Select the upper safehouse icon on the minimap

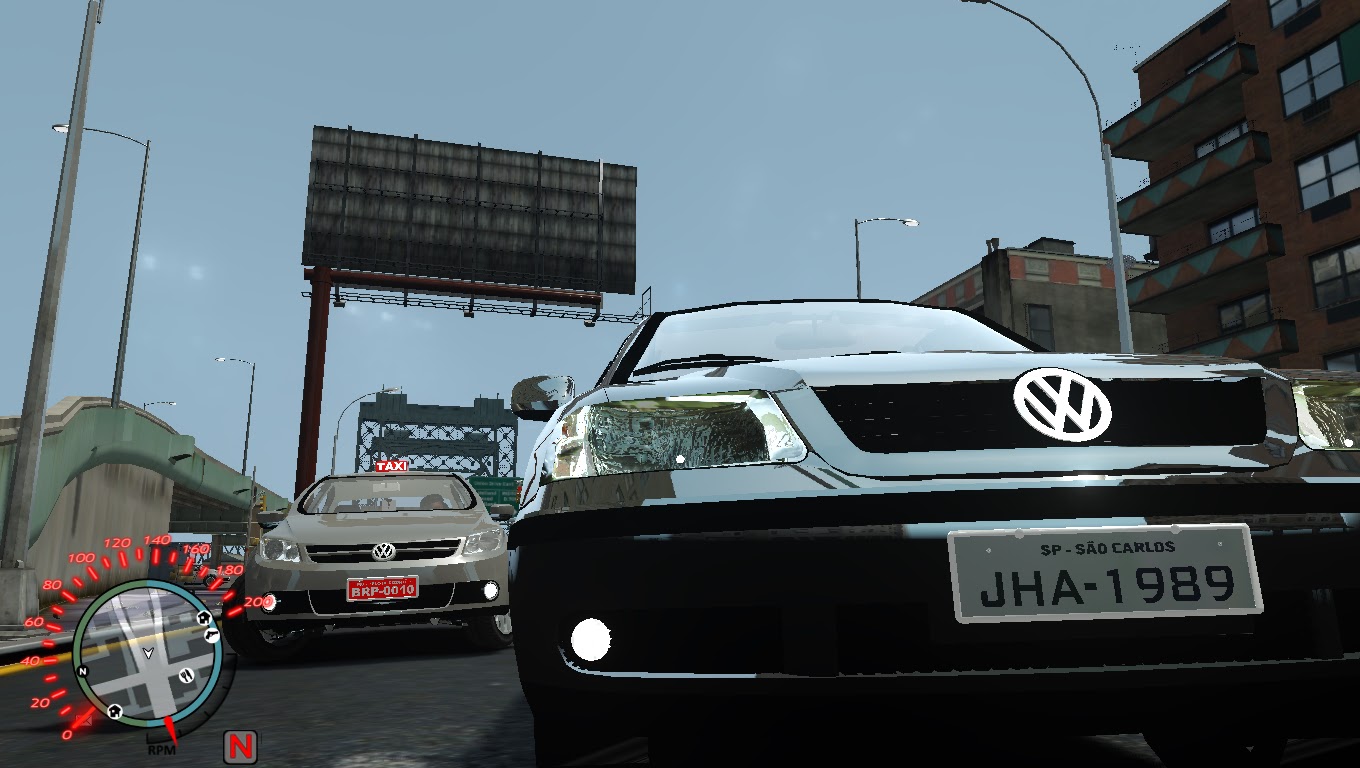204,618
